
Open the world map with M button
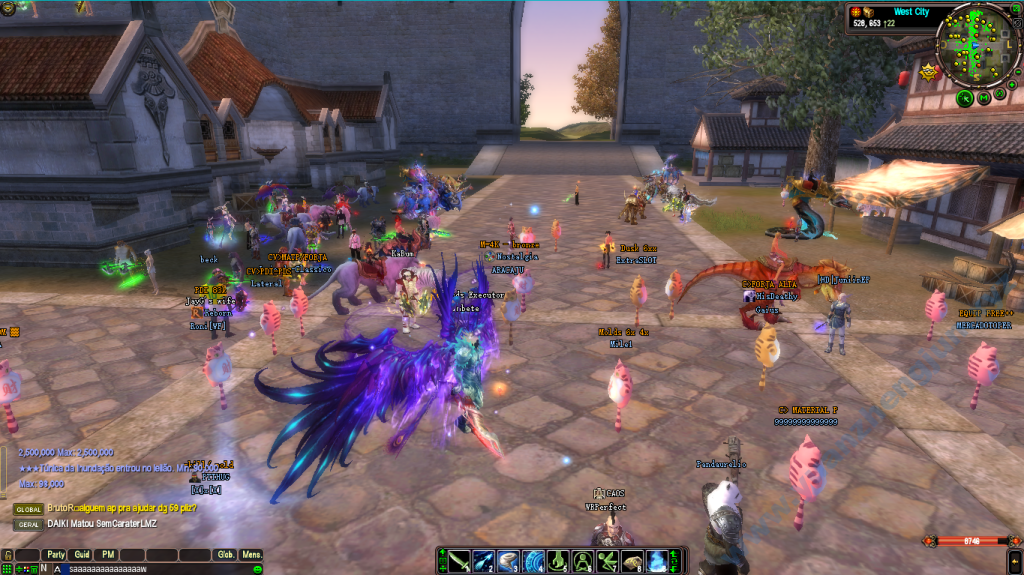(984, 98)
